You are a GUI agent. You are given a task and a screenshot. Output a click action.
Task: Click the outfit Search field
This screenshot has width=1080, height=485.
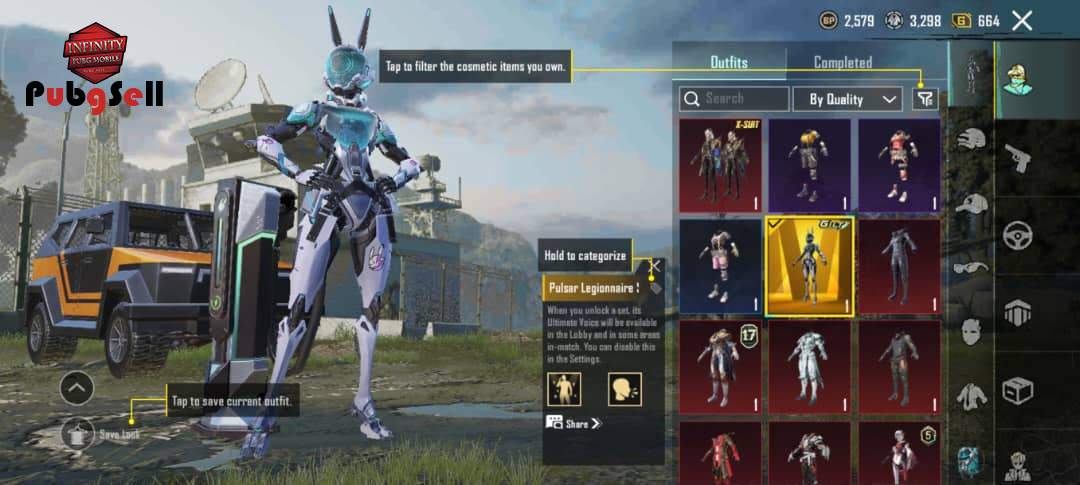pyautogui.click(x=735, y=99)
